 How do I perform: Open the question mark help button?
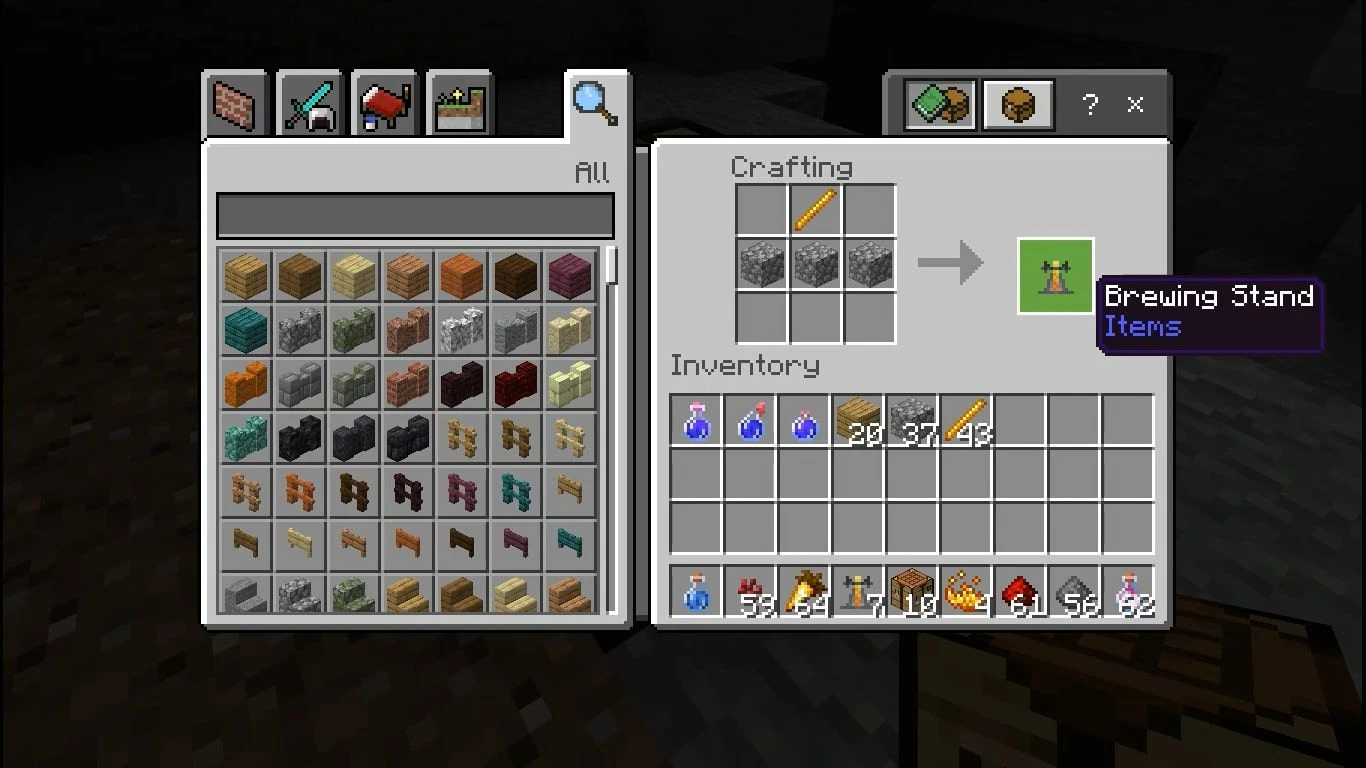coord(1090,104)
